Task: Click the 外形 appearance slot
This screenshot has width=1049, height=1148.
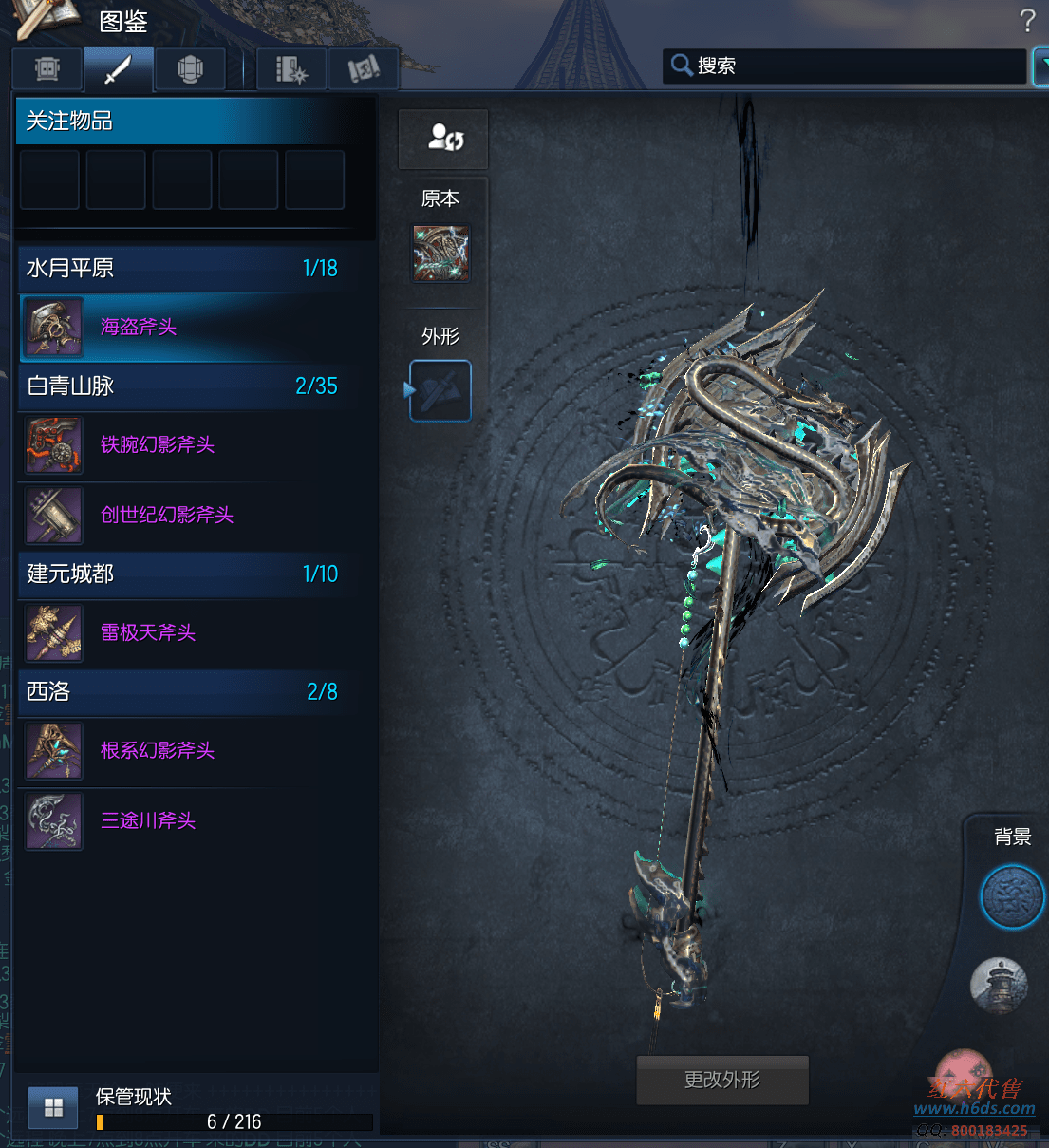Action: tap(440, 390)
